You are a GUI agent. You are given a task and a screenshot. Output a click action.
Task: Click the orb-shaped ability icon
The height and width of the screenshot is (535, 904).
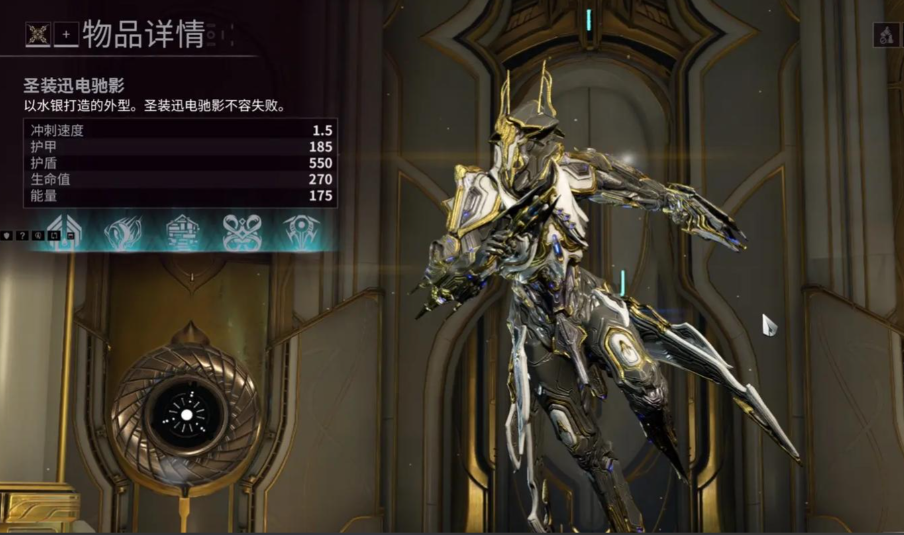pyautogui.click(x=300, y=231)
